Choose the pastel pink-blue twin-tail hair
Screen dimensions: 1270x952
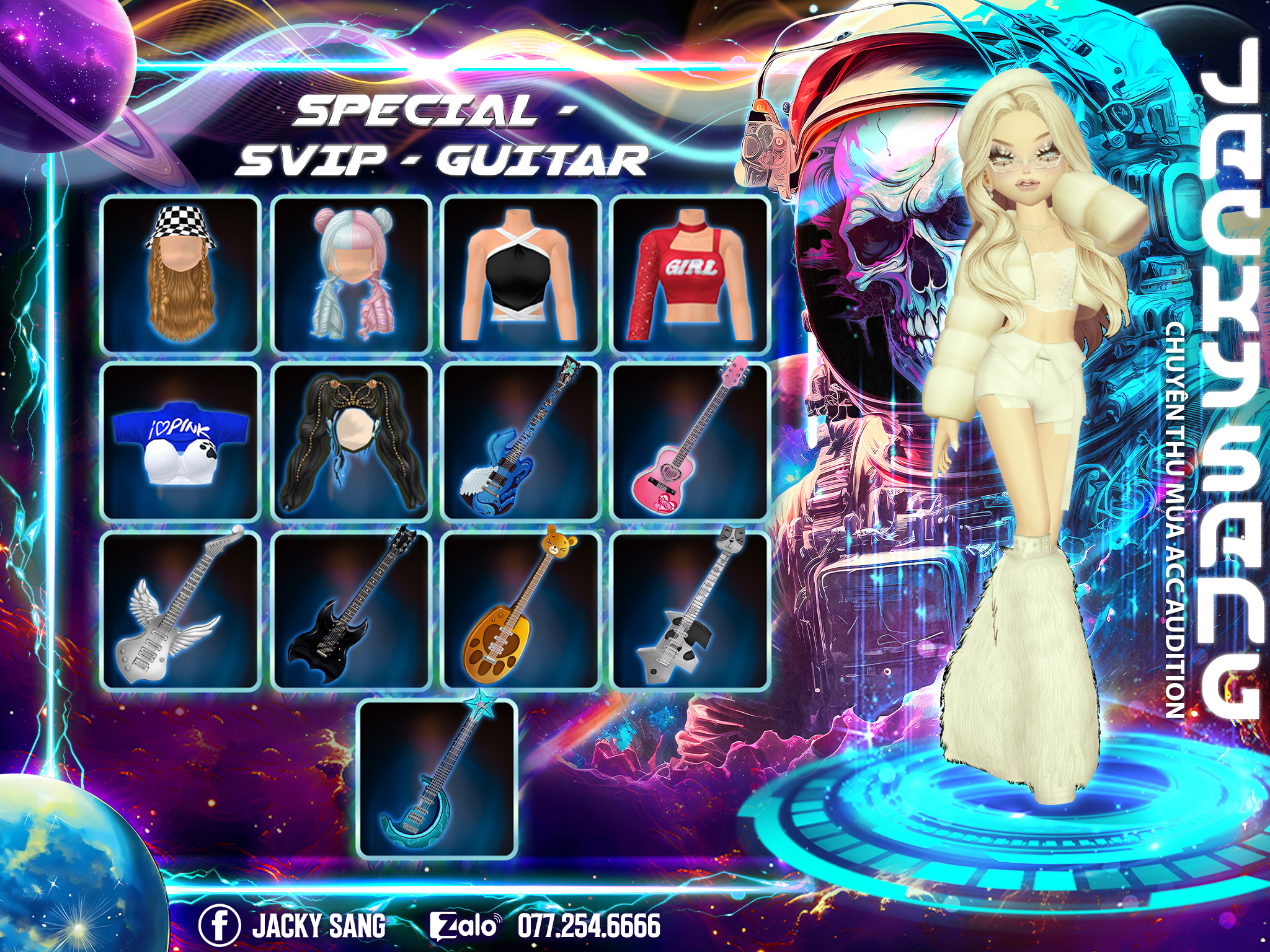click(x=352, y=276)
